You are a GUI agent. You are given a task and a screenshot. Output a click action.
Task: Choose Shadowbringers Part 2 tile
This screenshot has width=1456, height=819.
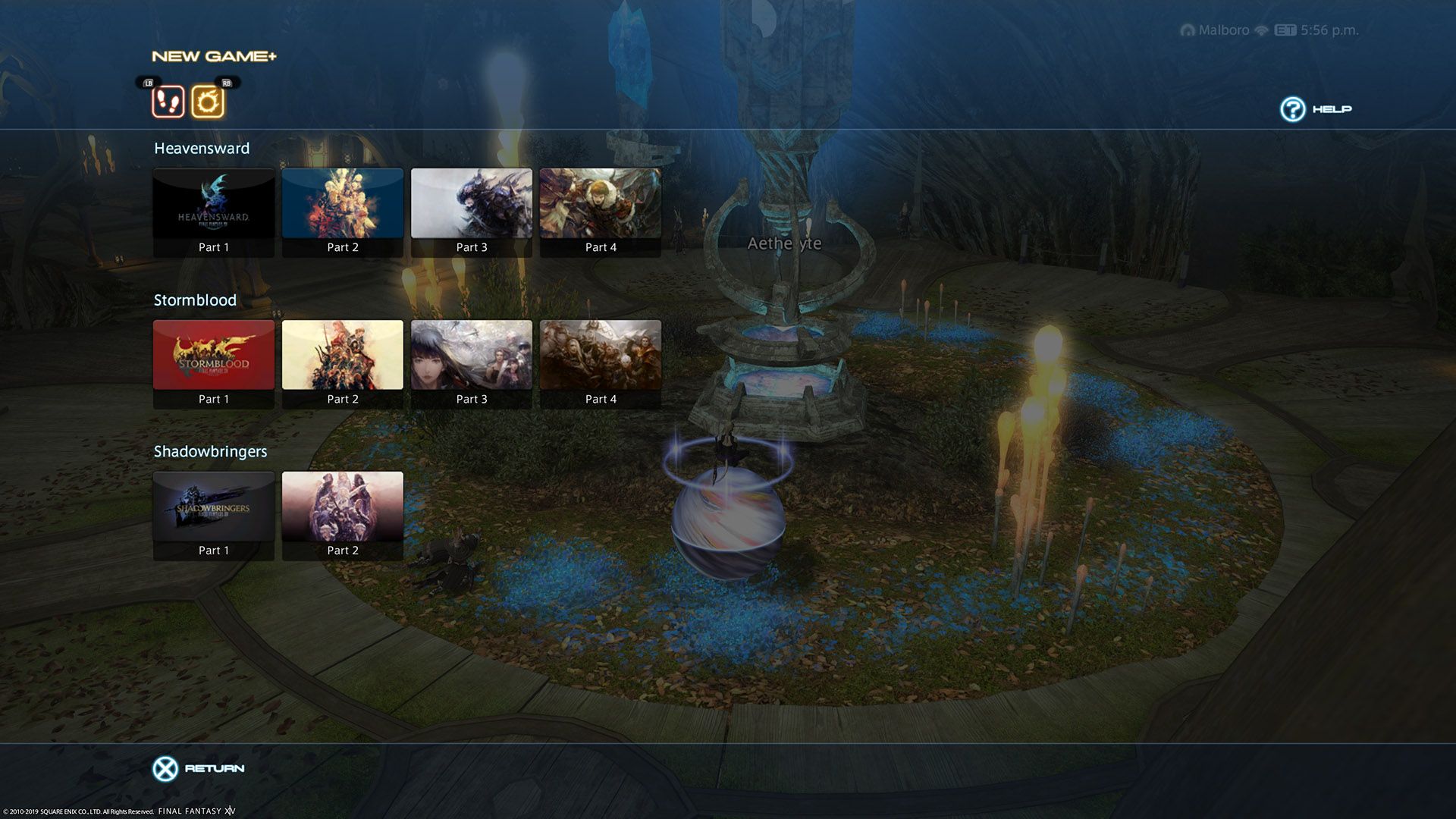click(342, 516)
